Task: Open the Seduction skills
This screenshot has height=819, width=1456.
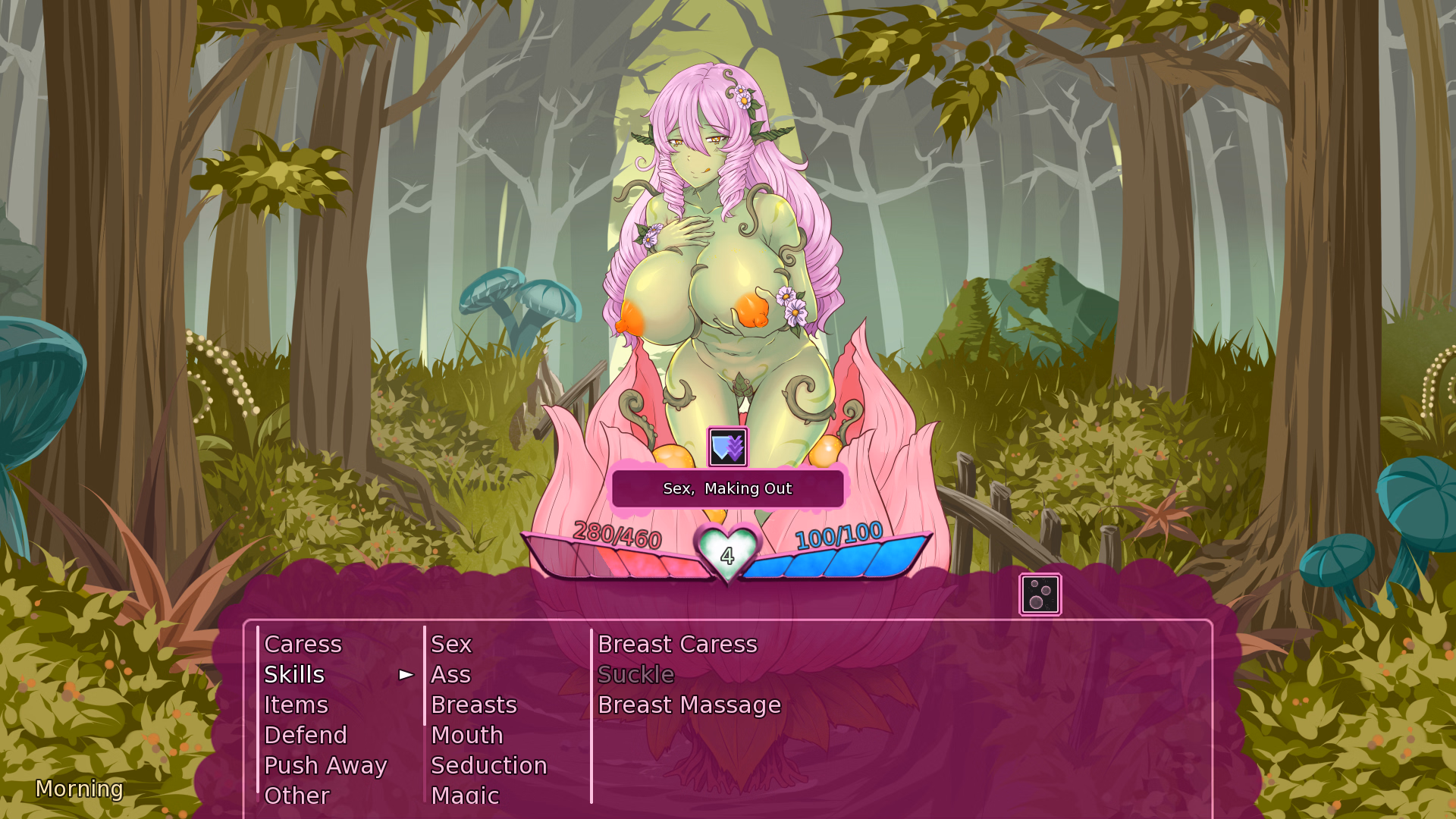Action: pyautogui.click(x=489, y=765)
